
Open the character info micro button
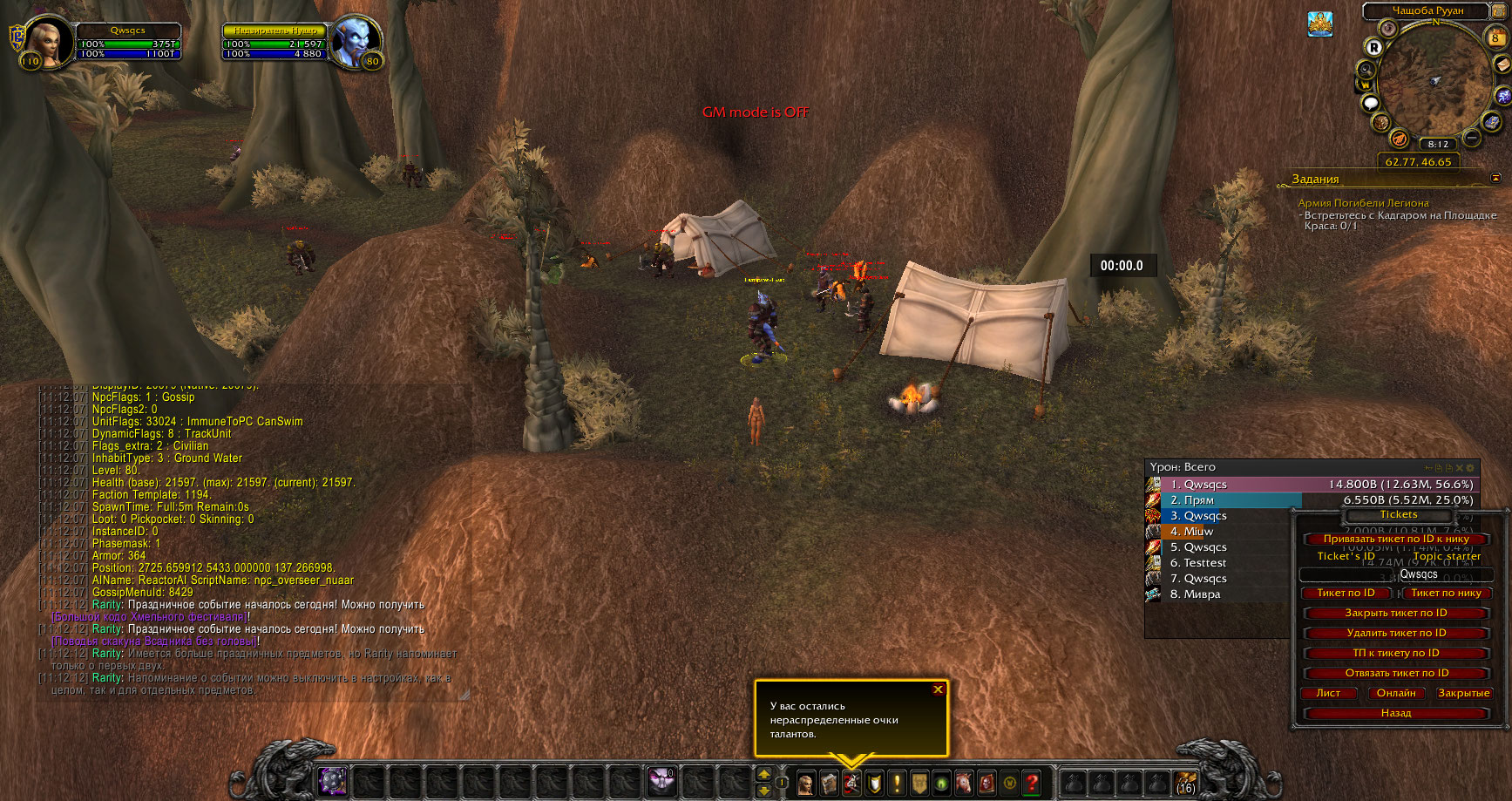pyautogui.click(x=806, y=783)
